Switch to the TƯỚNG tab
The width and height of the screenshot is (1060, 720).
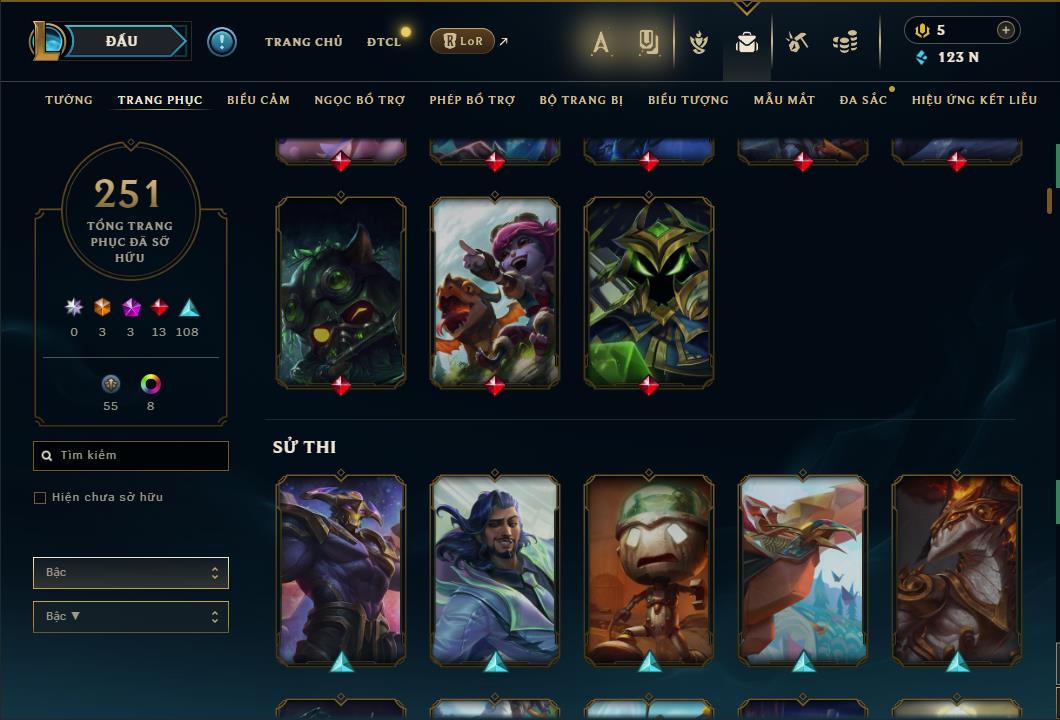click(69, 100)
